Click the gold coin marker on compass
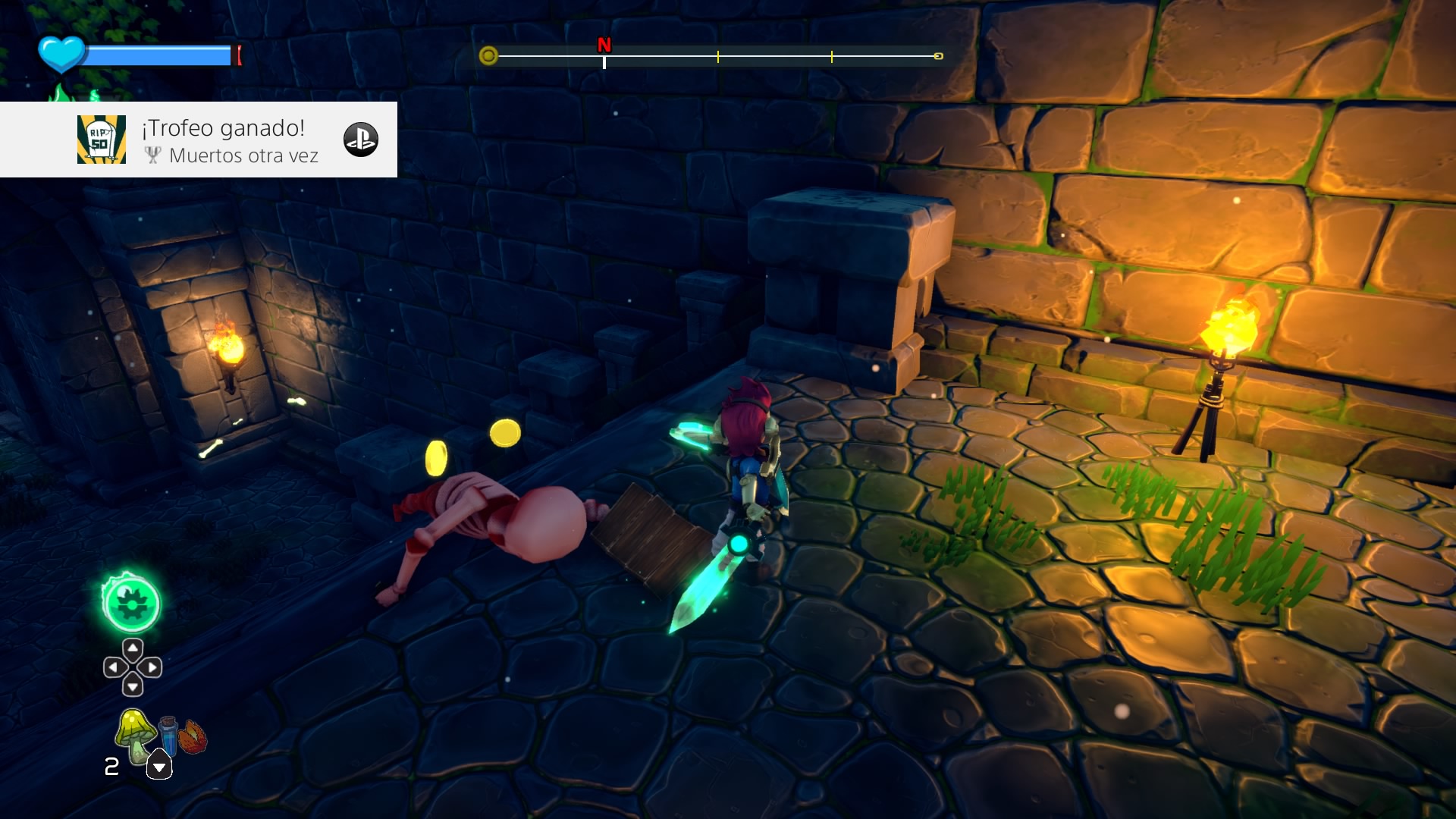Viewport: 1456px width, 819px height. 488,55
